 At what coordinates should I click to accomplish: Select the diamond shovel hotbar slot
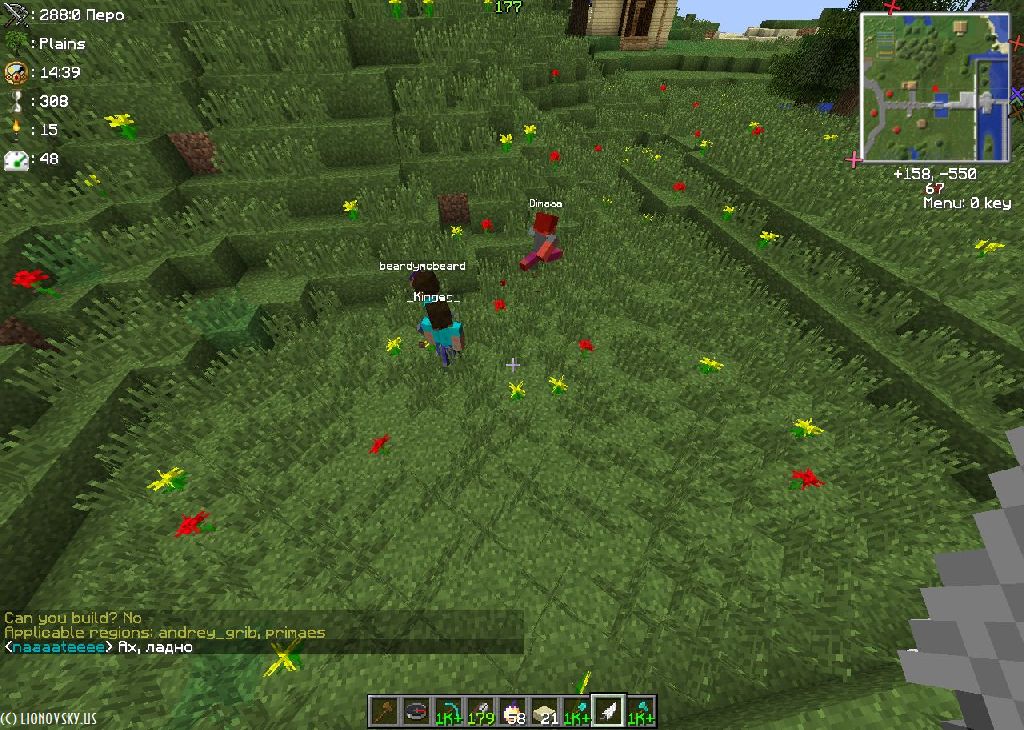click(577, 711)
